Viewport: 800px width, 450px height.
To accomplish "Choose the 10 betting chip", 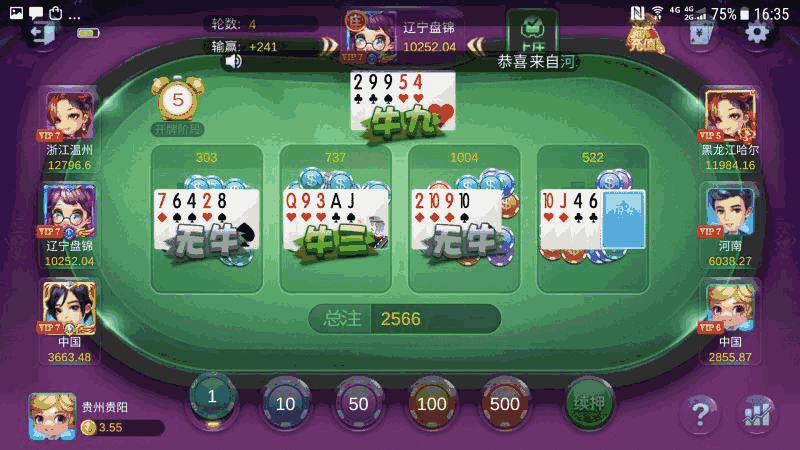I will [286, 403].
